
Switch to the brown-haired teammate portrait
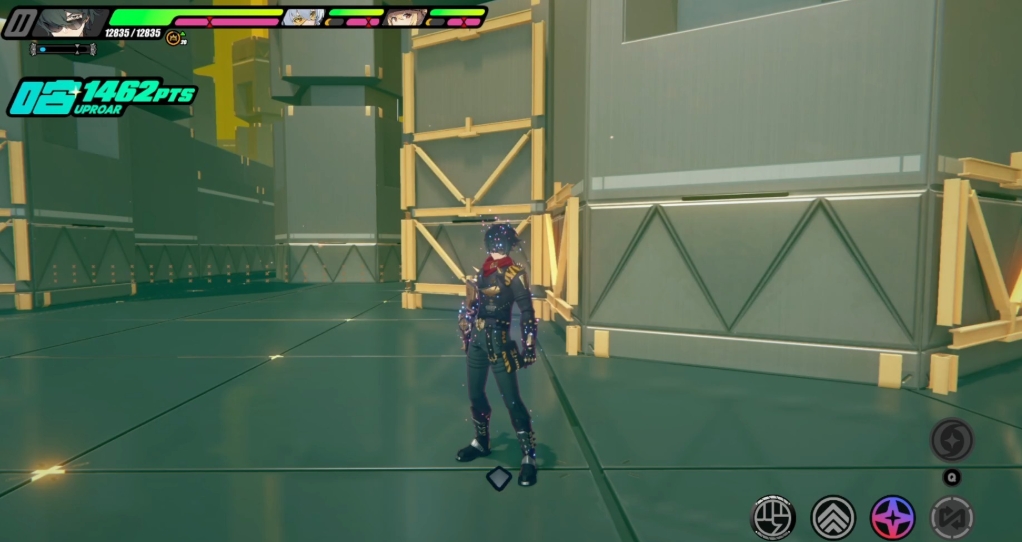405,17
